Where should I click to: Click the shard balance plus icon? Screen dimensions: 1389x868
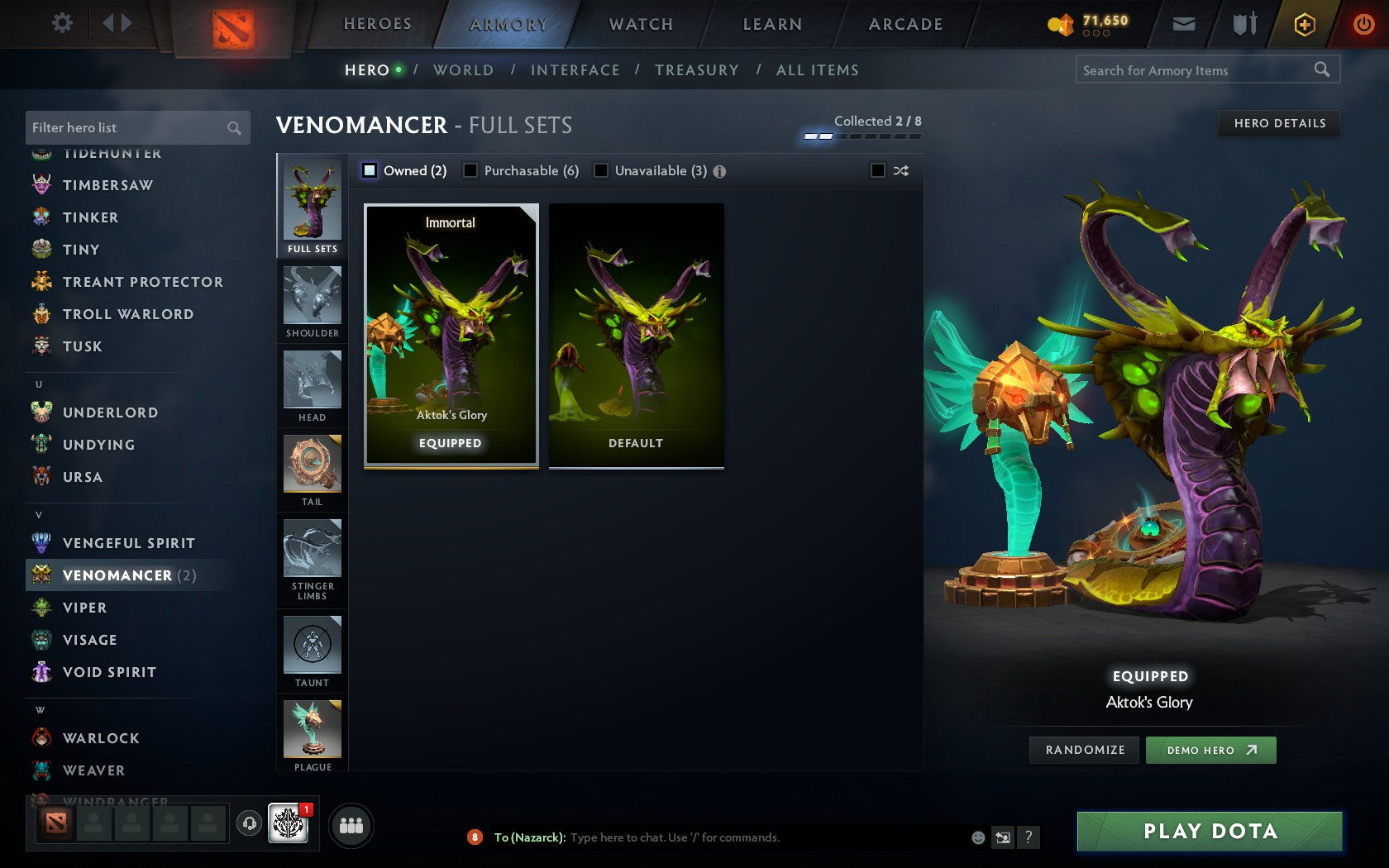point(1305,24)
